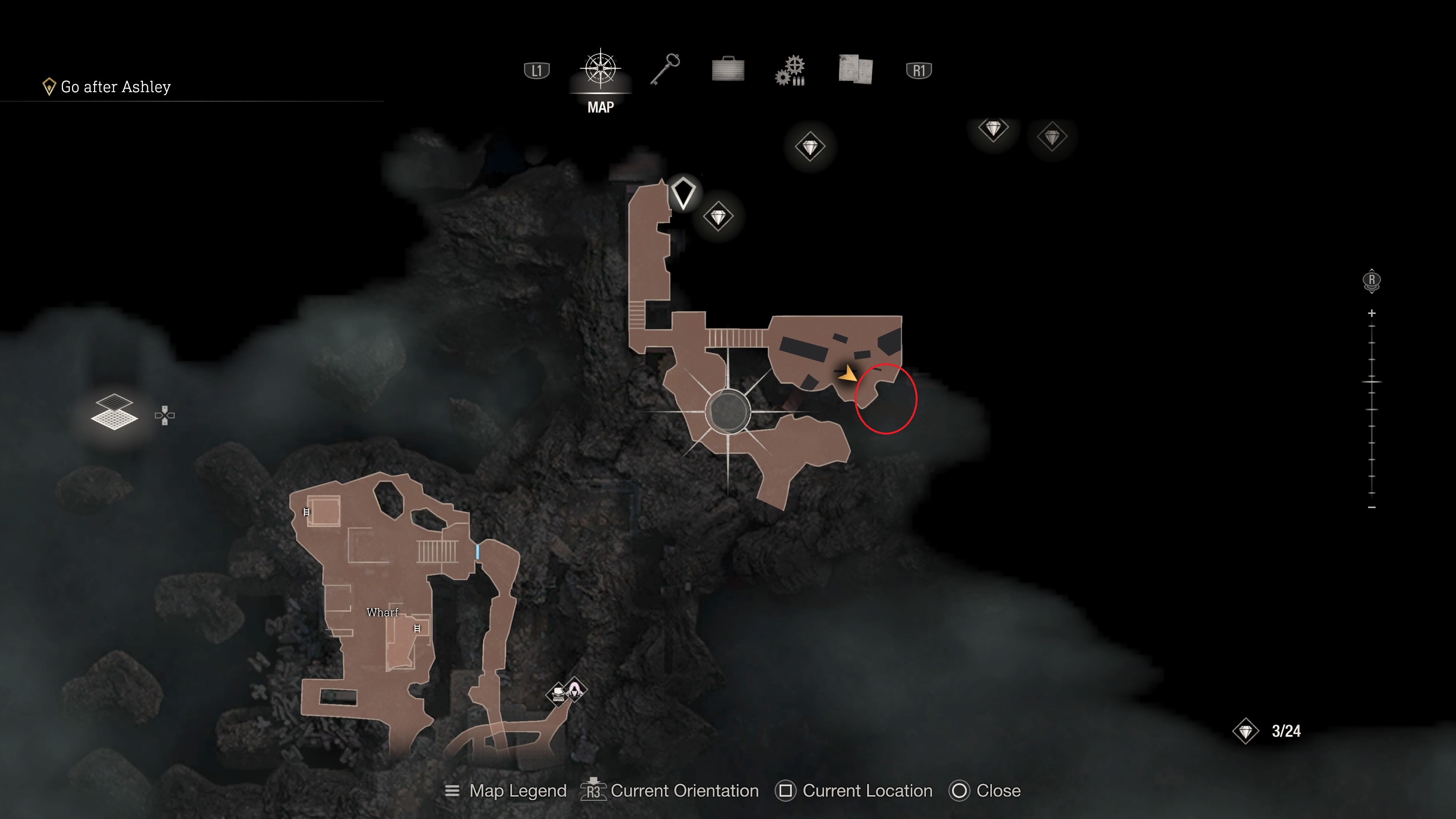The image size is (1456, 819).
Task: Select the treasure marker beside the objective marker
Action: pos(719,217)
